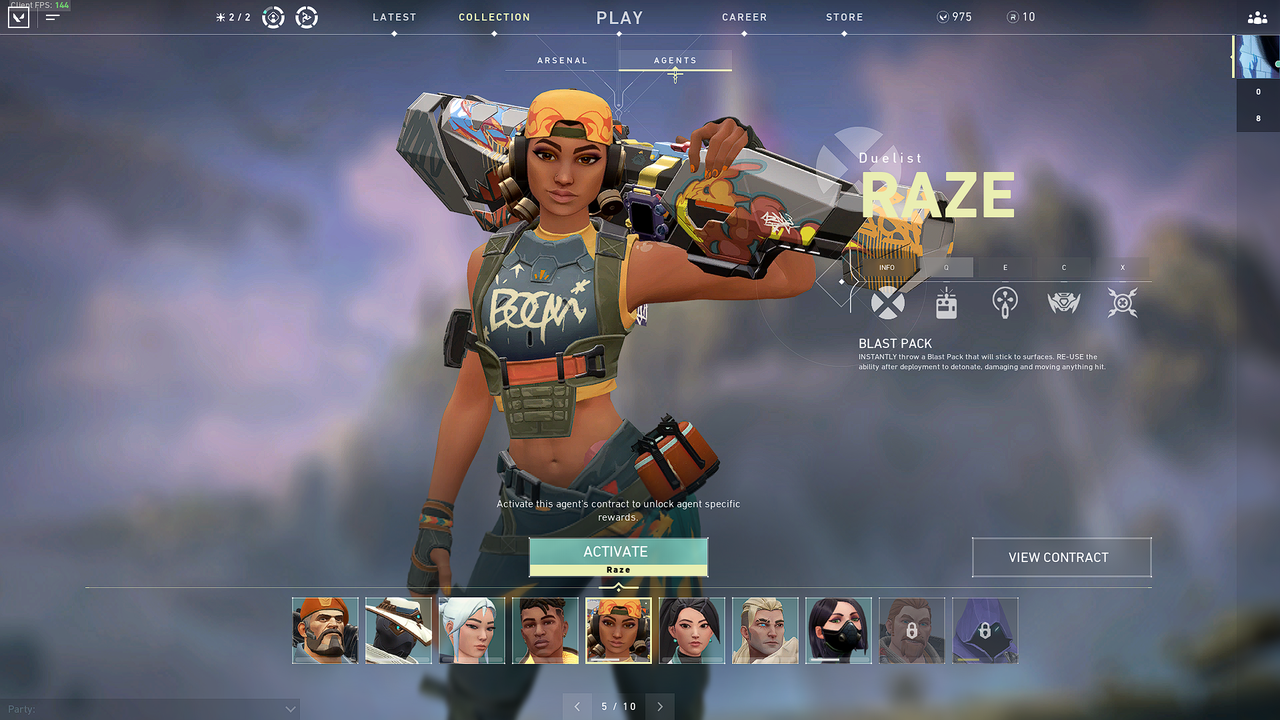Image resolution: width=1280 pixels, height=720 pixels.
Task: Open the Valorant Points currency icon
Action: (x=941, y=16)
